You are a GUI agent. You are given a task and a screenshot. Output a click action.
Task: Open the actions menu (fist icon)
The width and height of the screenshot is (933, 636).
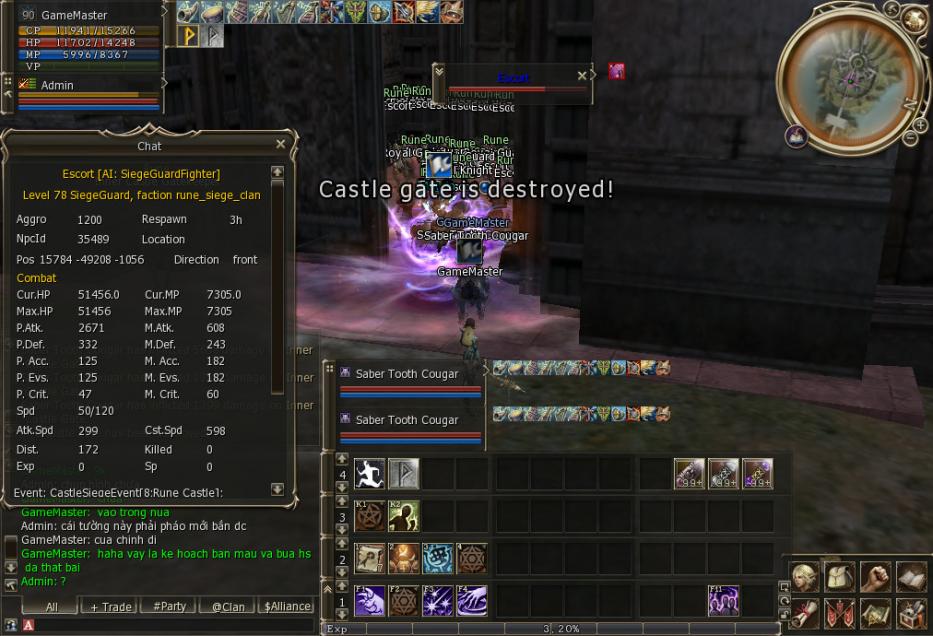tap(876, 577)
